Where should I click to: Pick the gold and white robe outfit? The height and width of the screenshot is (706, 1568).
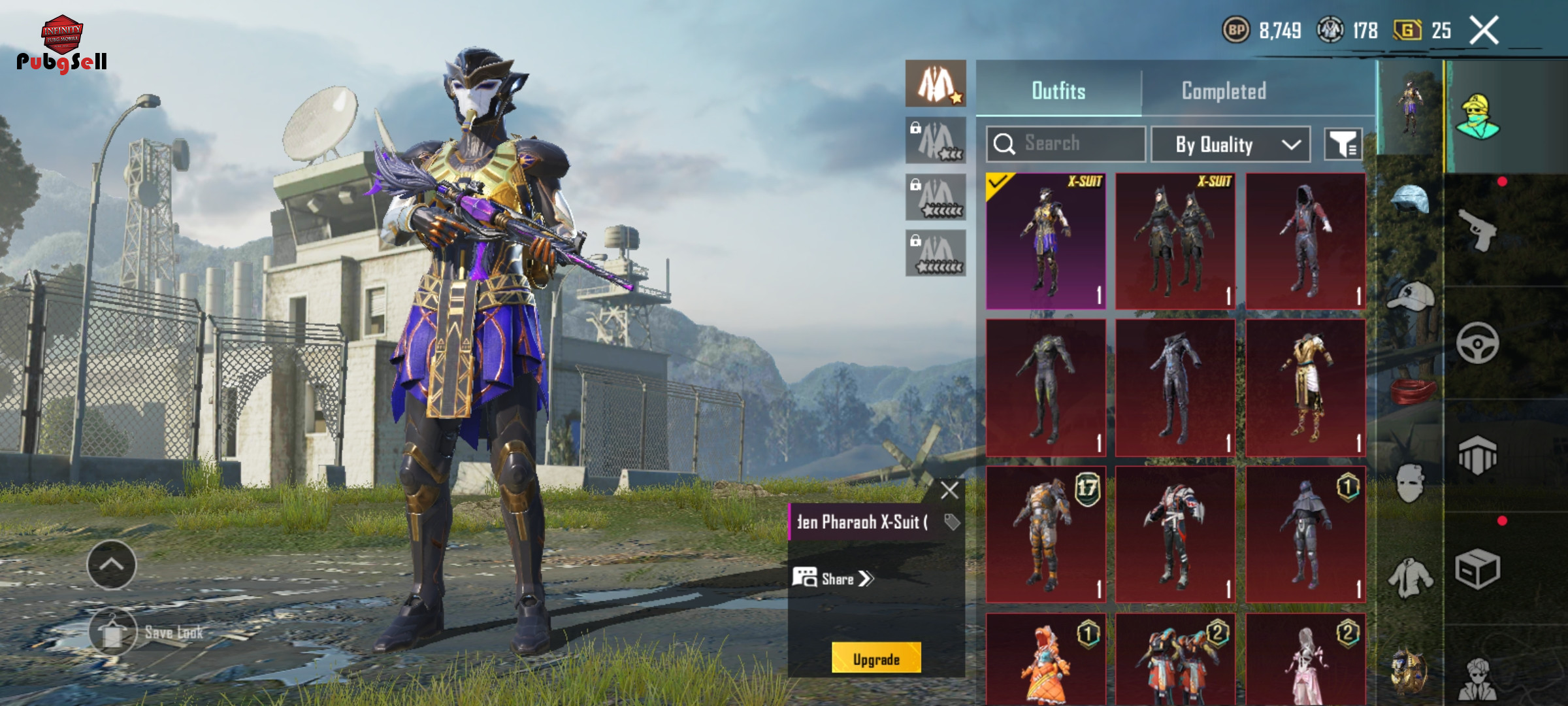coord(1305,388)
